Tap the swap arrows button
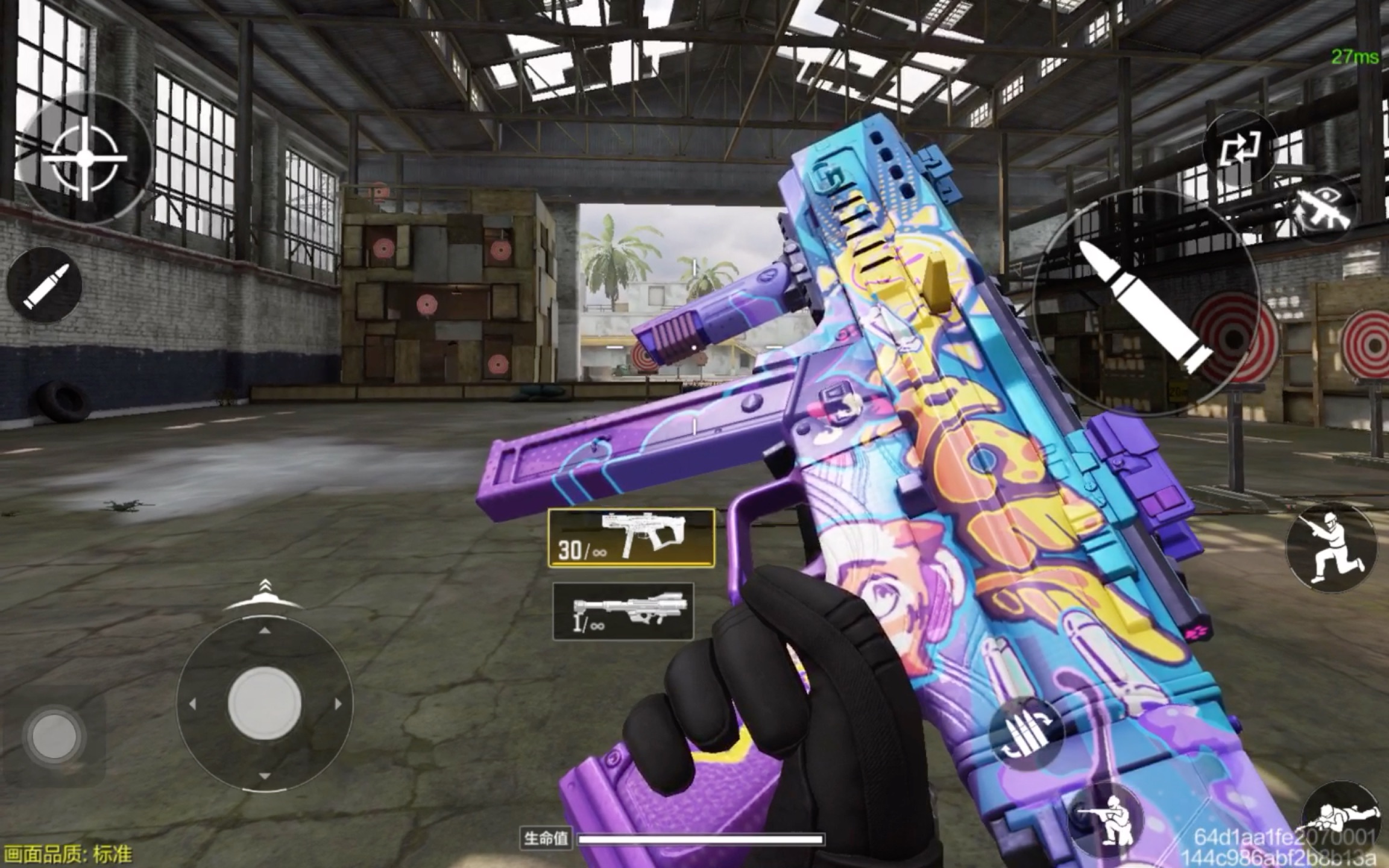Screen dimensions: 1389x868 1239,149
